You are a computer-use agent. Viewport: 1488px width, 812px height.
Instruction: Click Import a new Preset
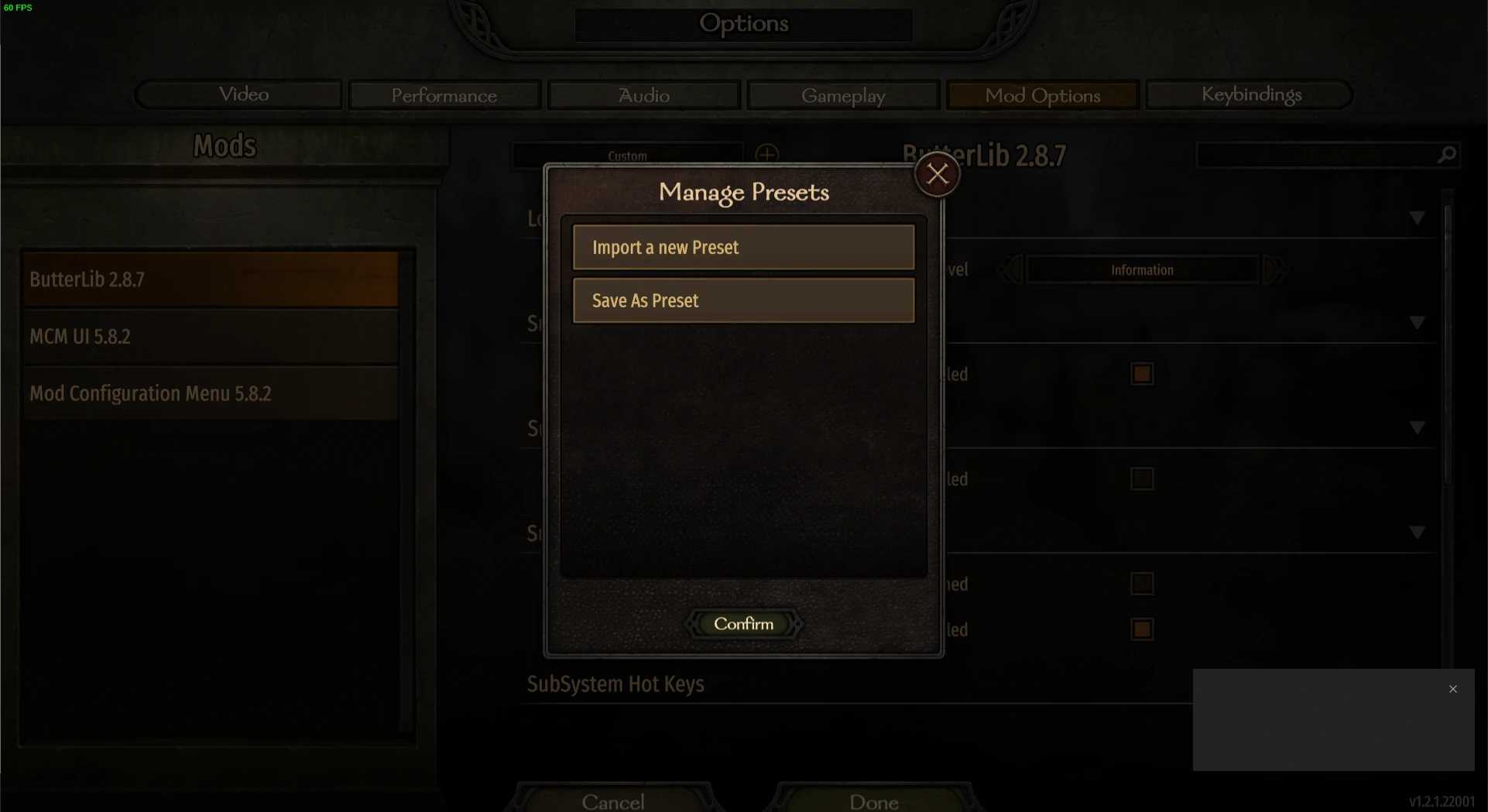point(742,247)
